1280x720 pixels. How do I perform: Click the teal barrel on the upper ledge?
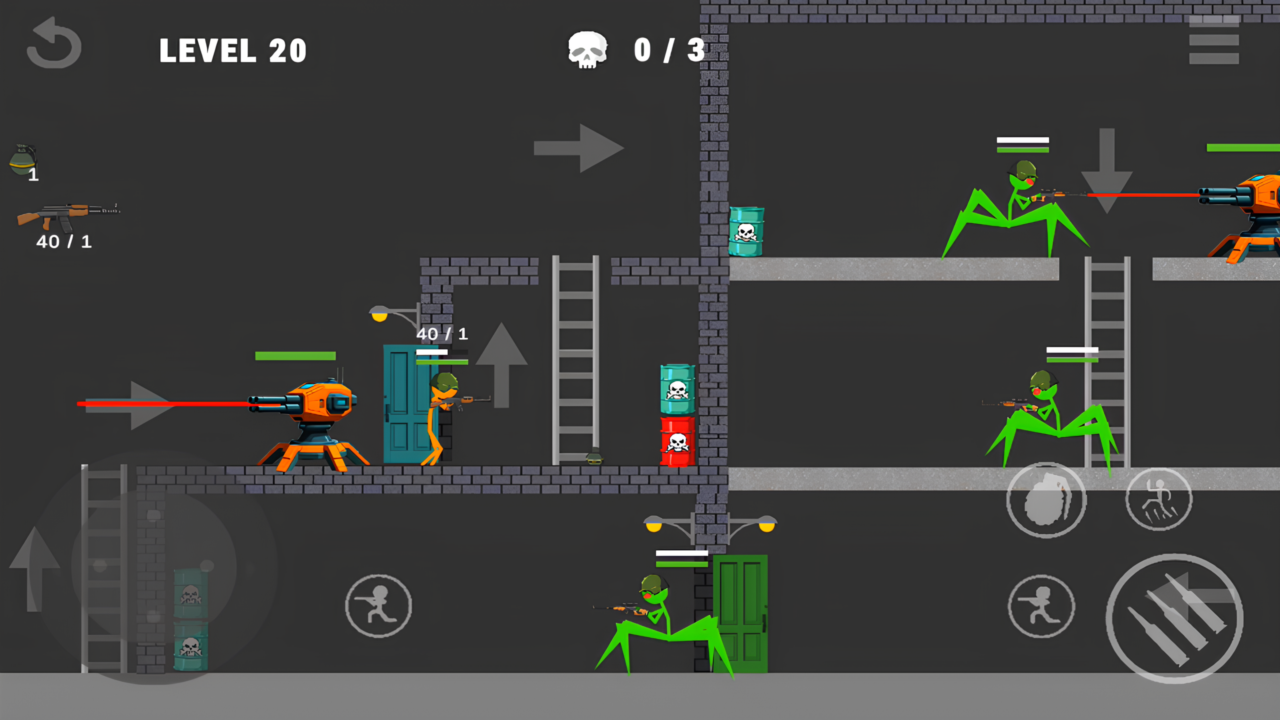click(x=748, y=232)
